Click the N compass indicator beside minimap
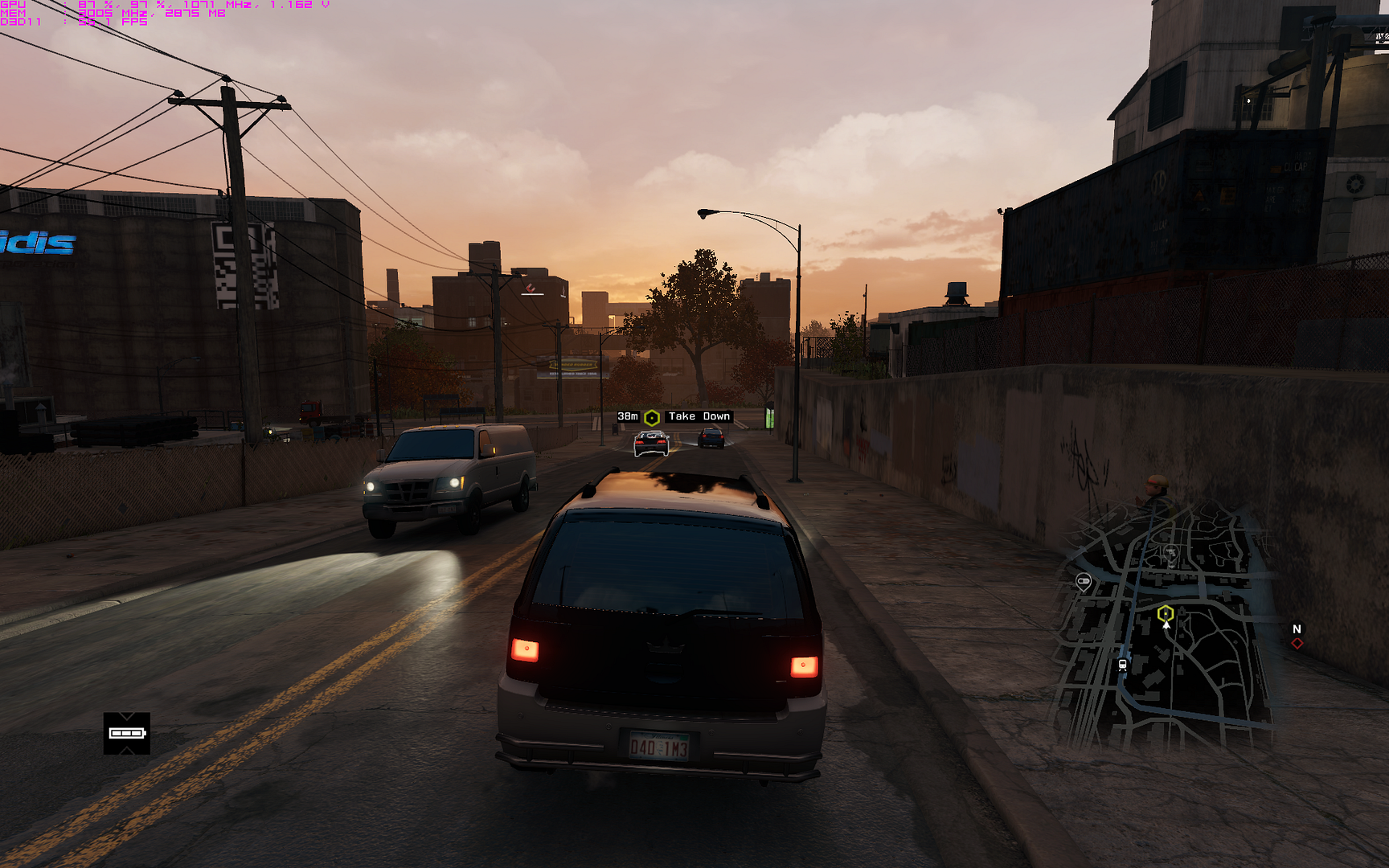1389x868 pixels. (x=1297, y=629)
